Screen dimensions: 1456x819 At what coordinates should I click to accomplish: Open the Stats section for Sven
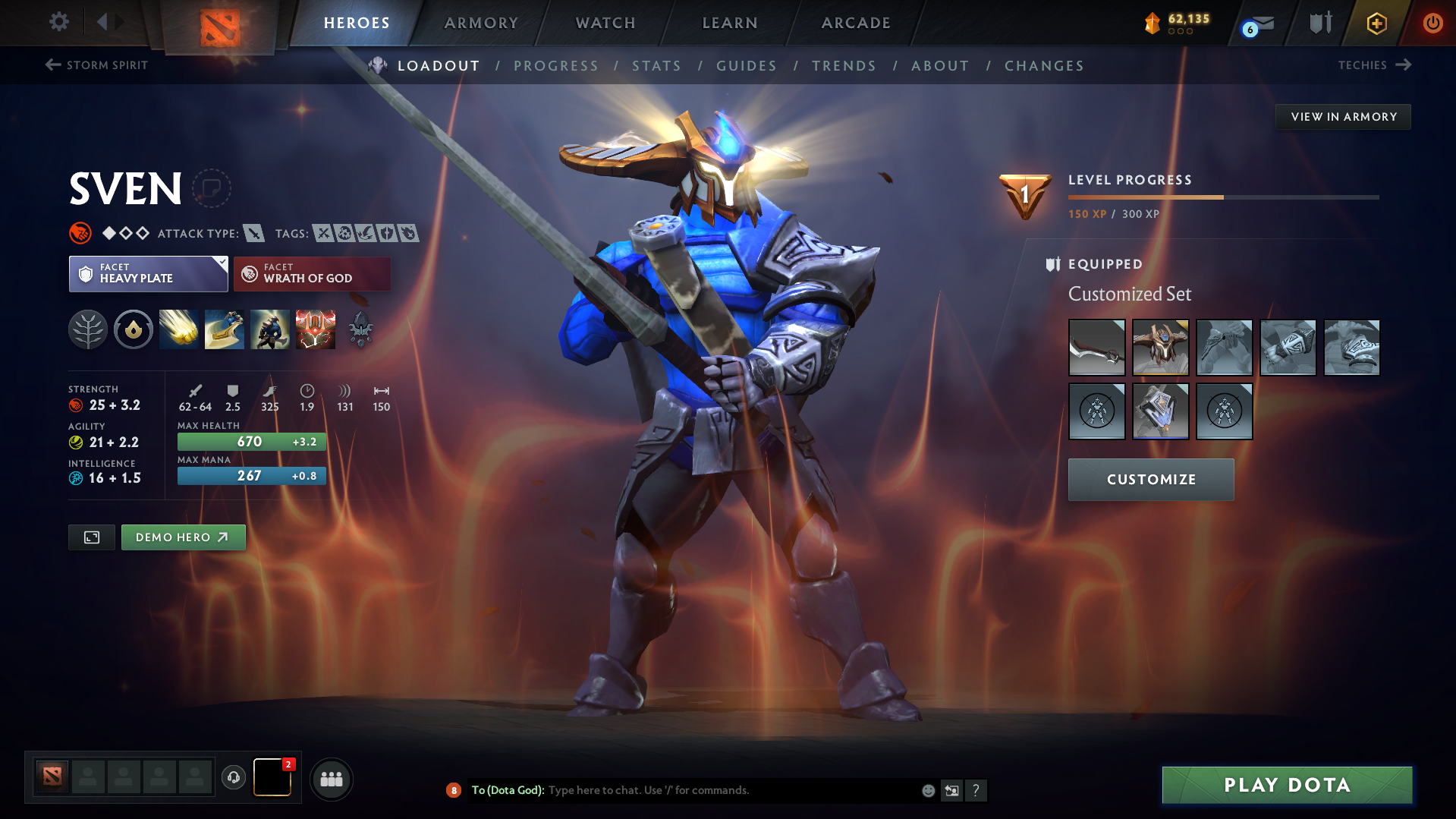coord(656,66)
